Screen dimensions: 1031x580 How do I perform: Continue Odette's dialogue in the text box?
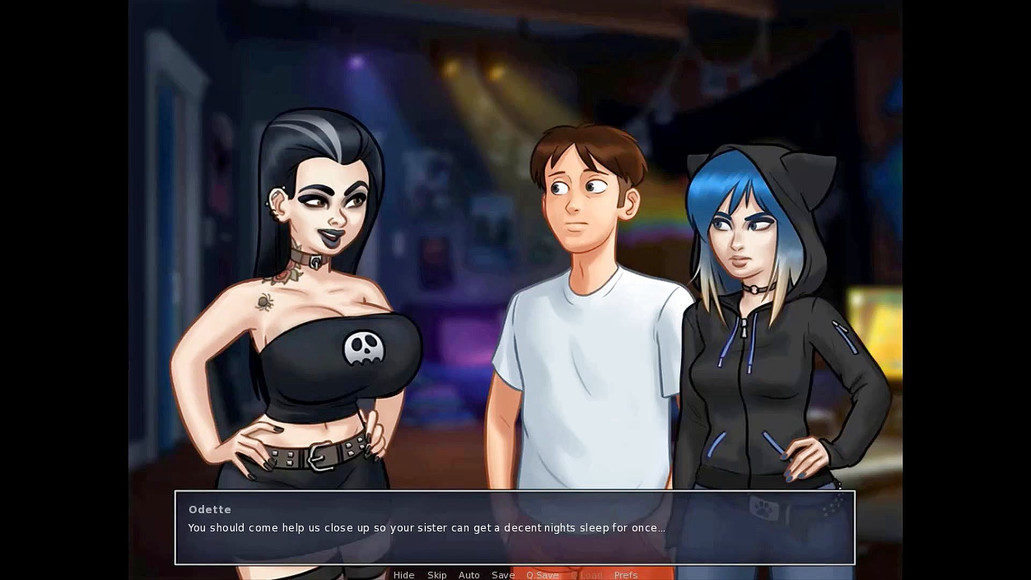[514, 527]
